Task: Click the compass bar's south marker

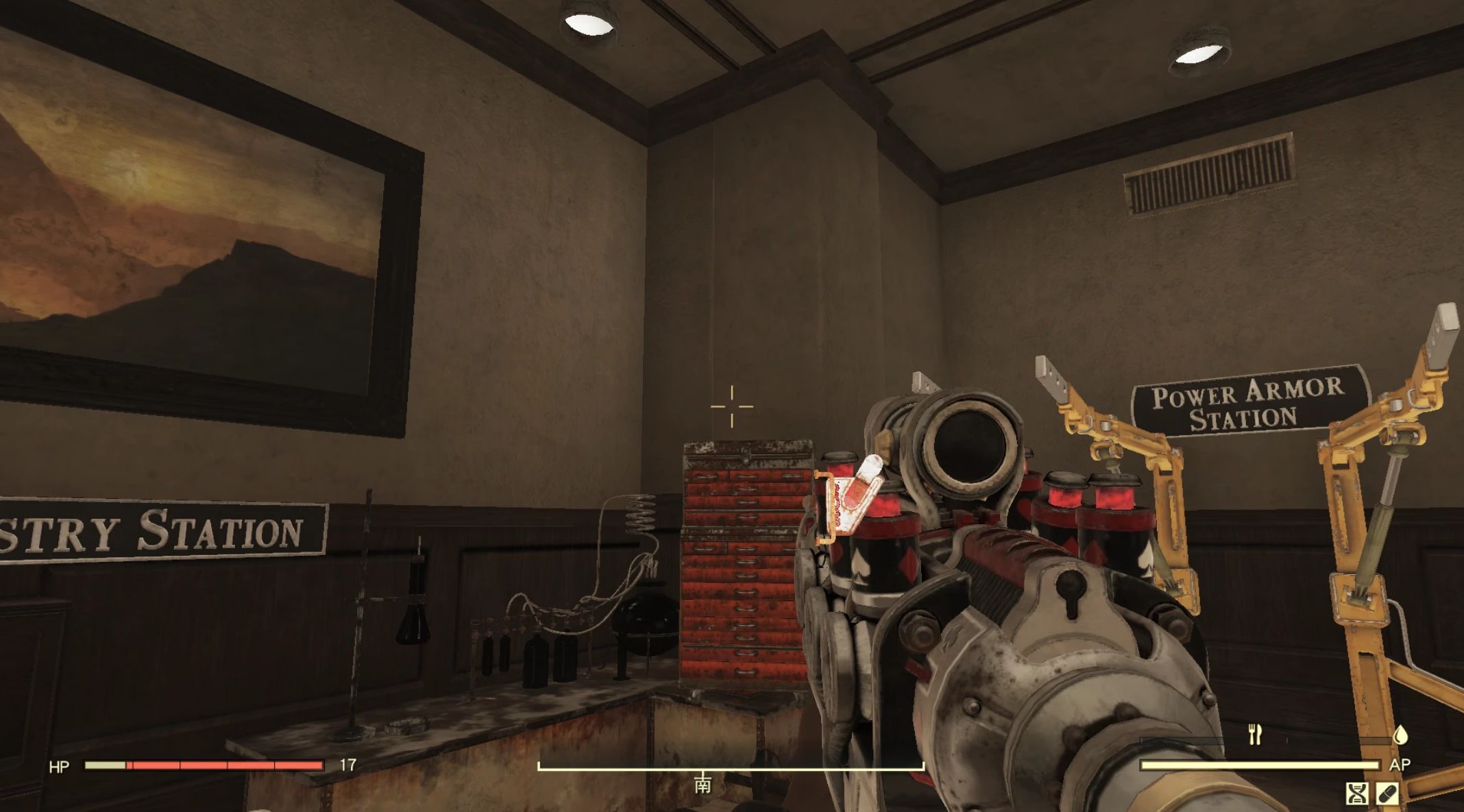Action: (703, 784)
